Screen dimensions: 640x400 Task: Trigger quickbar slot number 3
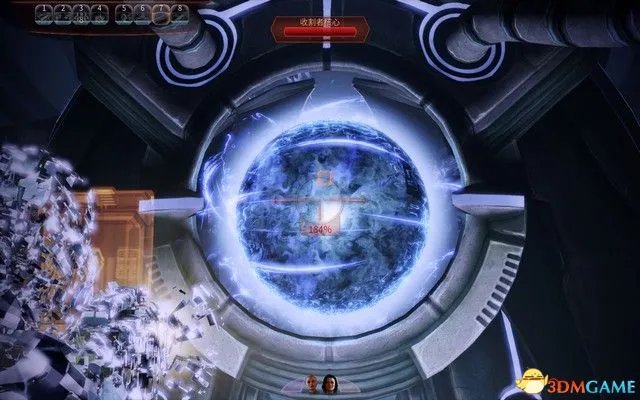[x=80, y=15]
